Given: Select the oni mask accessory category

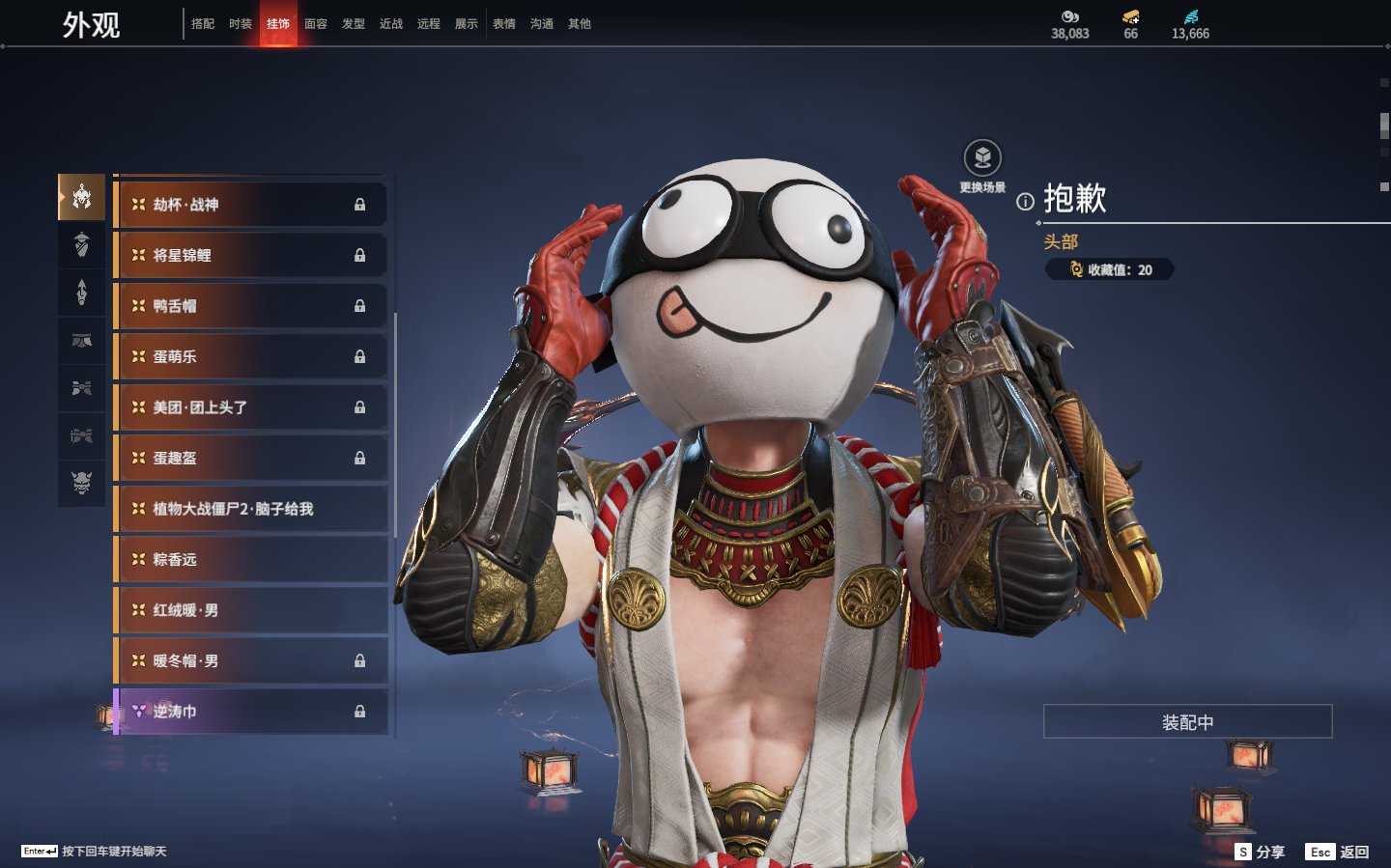Looking at the screenshot, I should coord(82,481).
